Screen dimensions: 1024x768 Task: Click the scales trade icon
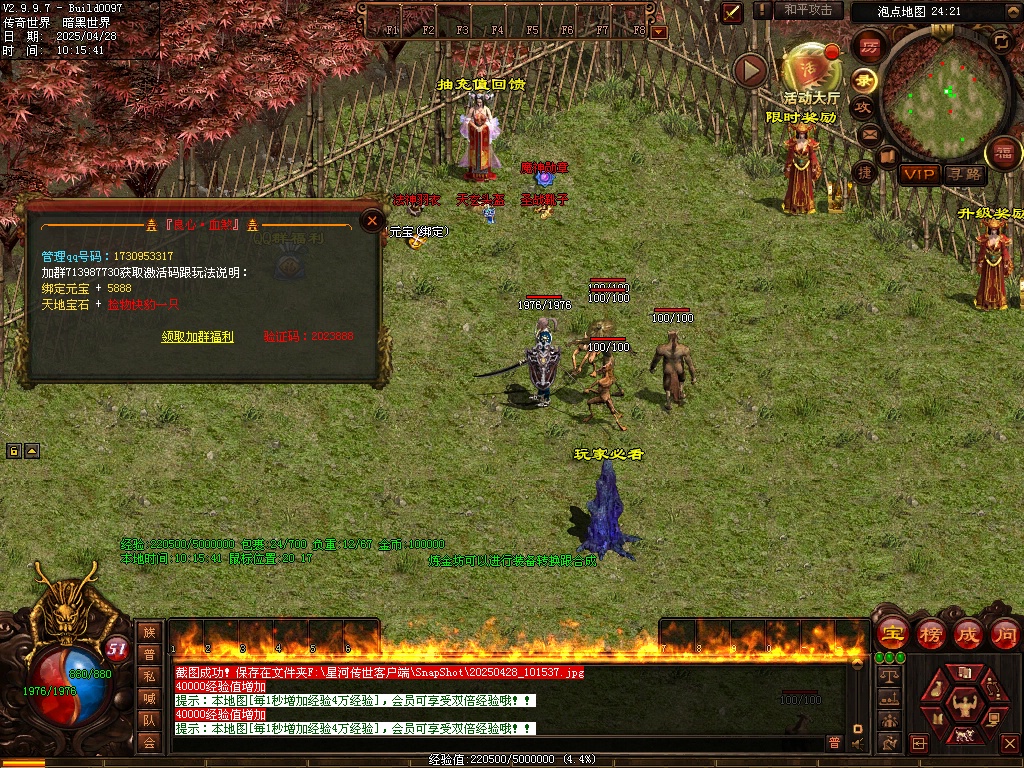point(887,676)
